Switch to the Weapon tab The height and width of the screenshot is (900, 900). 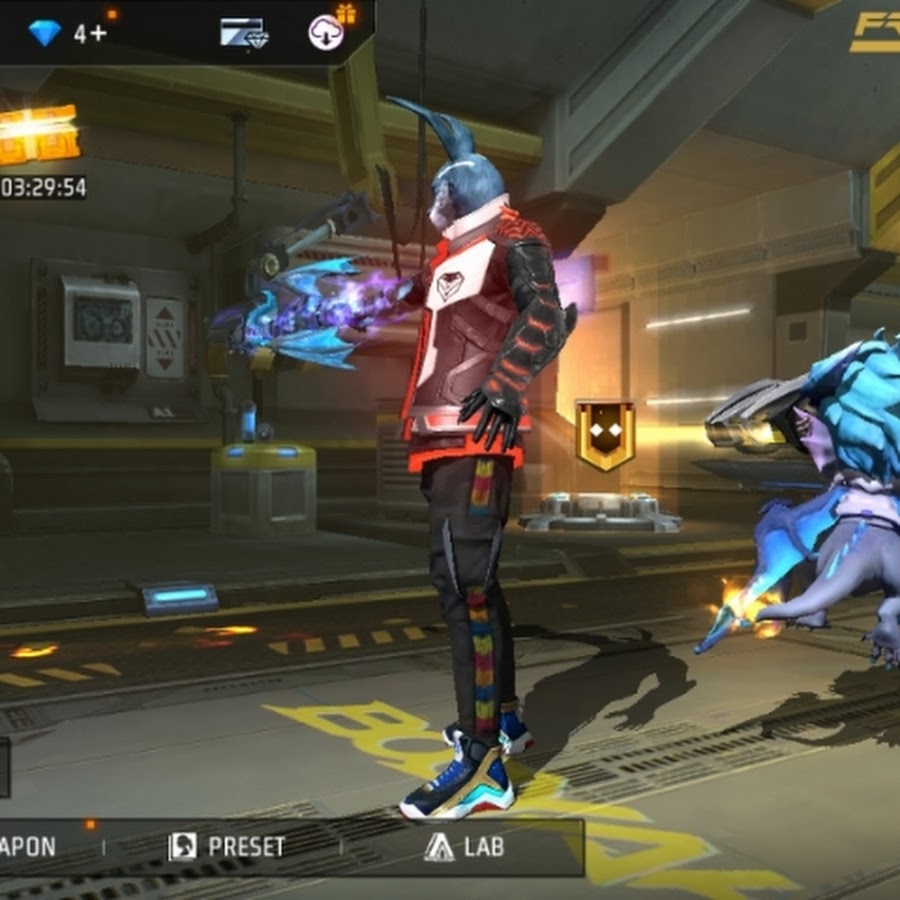30,847
